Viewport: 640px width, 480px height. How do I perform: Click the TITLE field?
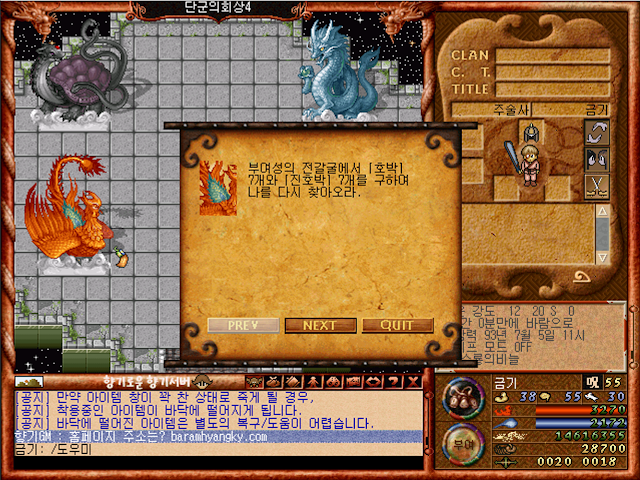552,89
